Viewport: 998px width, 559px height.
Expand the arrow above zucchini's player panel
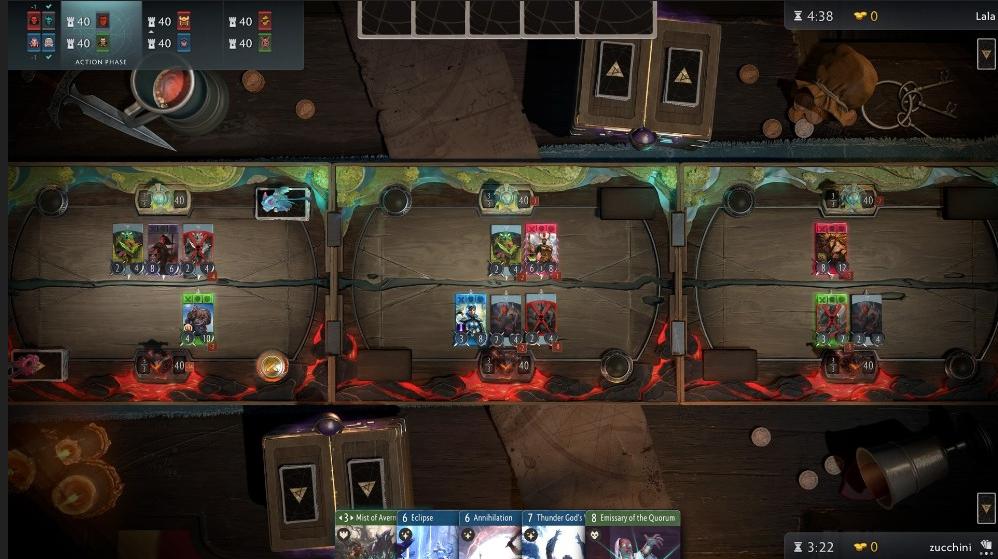(x=985, y=506)
